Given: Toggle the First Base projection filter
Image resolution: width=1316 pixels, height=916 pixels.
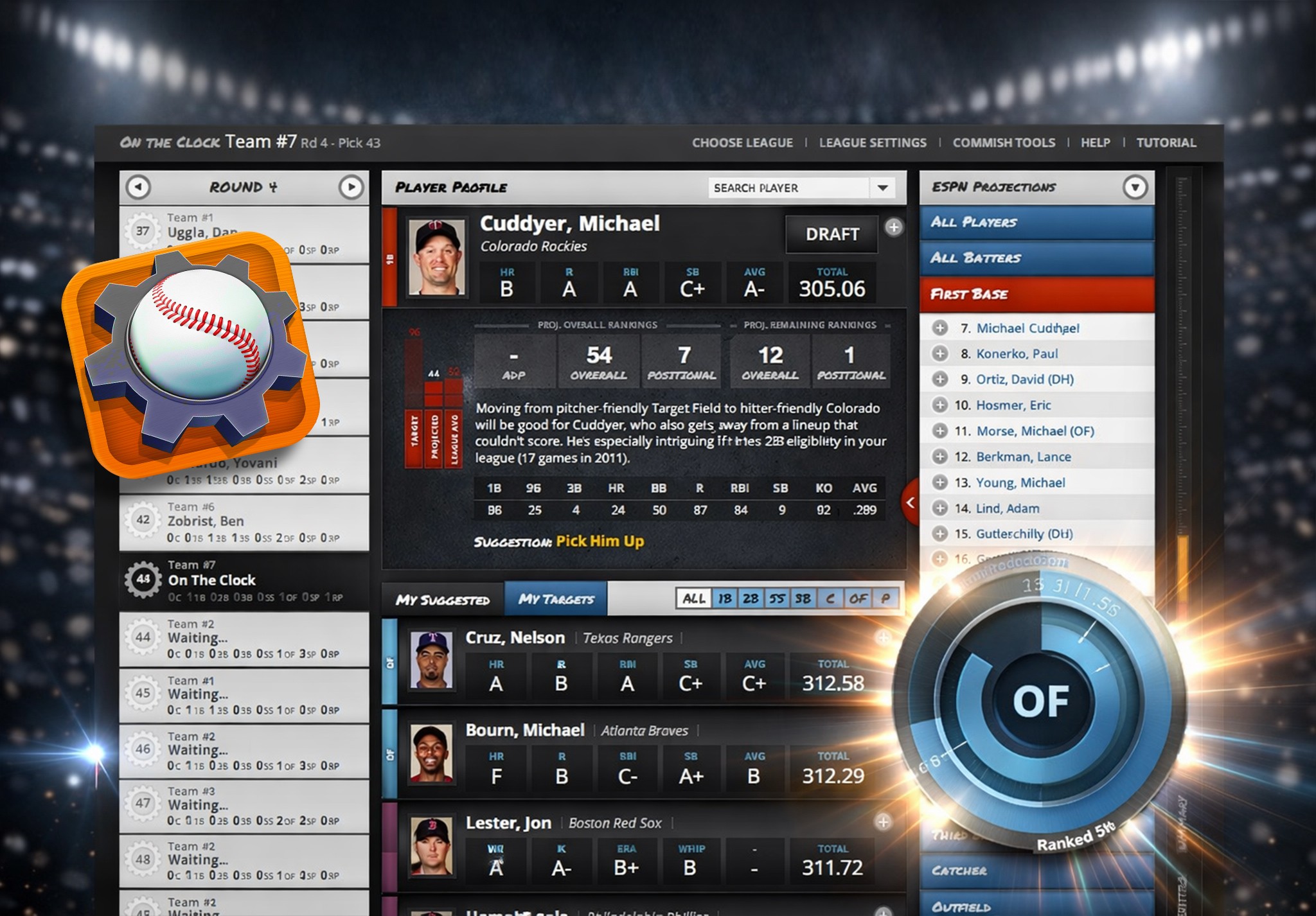Looking at the screenshot, I should [x=1036, y=294].
